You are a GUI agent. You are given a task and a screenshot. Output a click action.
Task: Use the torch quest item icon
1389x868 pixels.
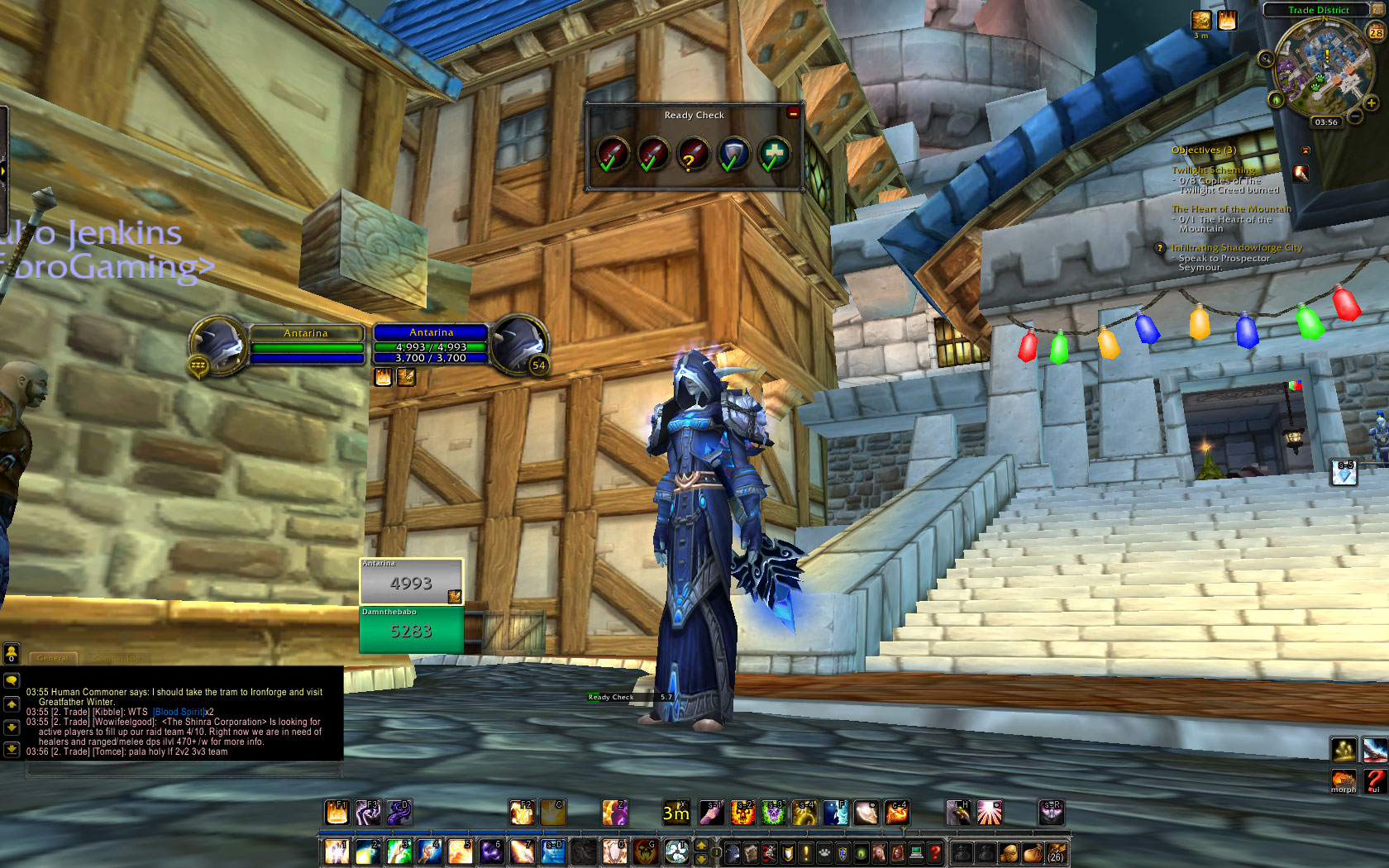click(x=1301, y=173)
